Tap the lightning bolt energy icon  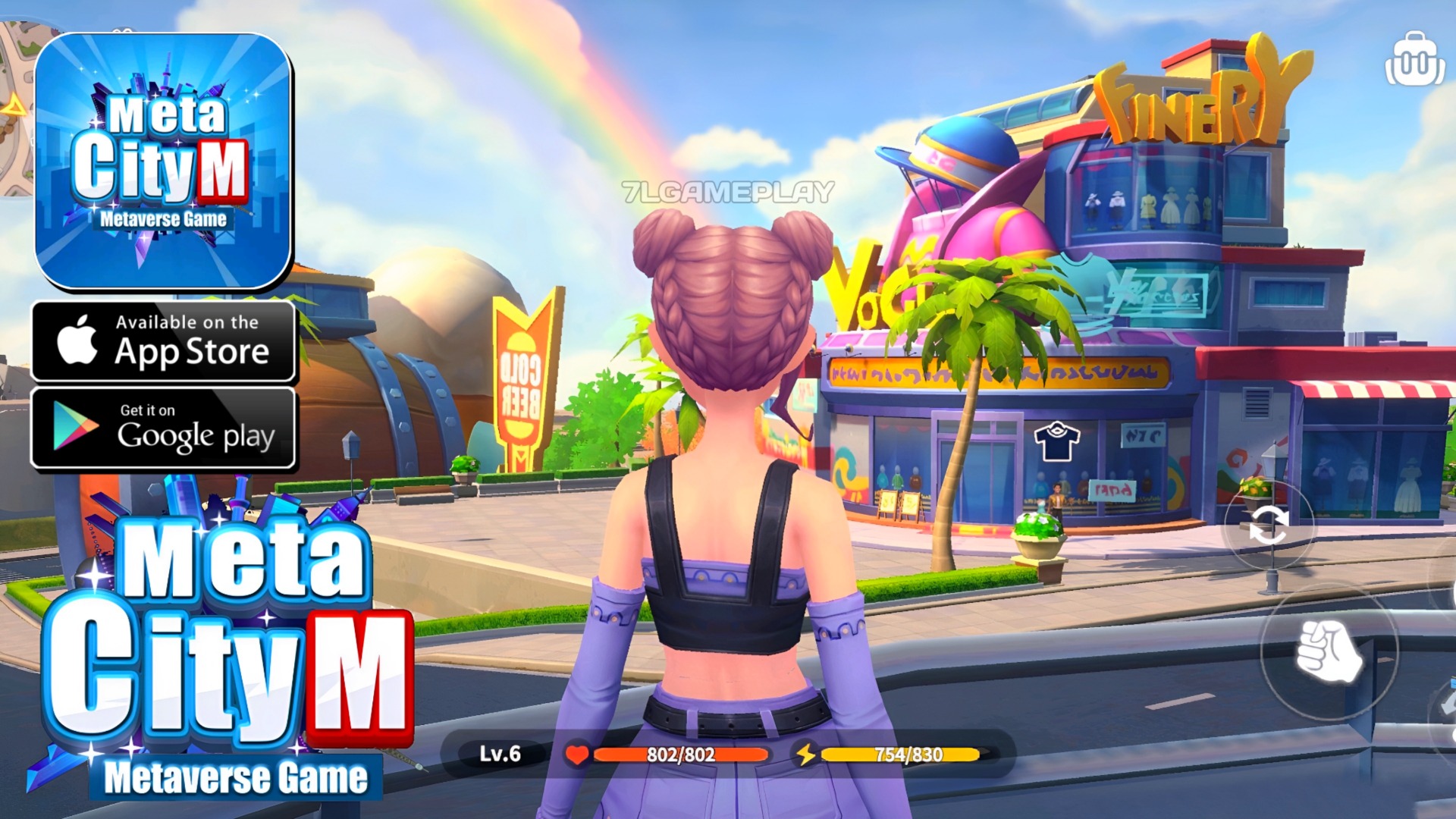[x=809, y=754]
